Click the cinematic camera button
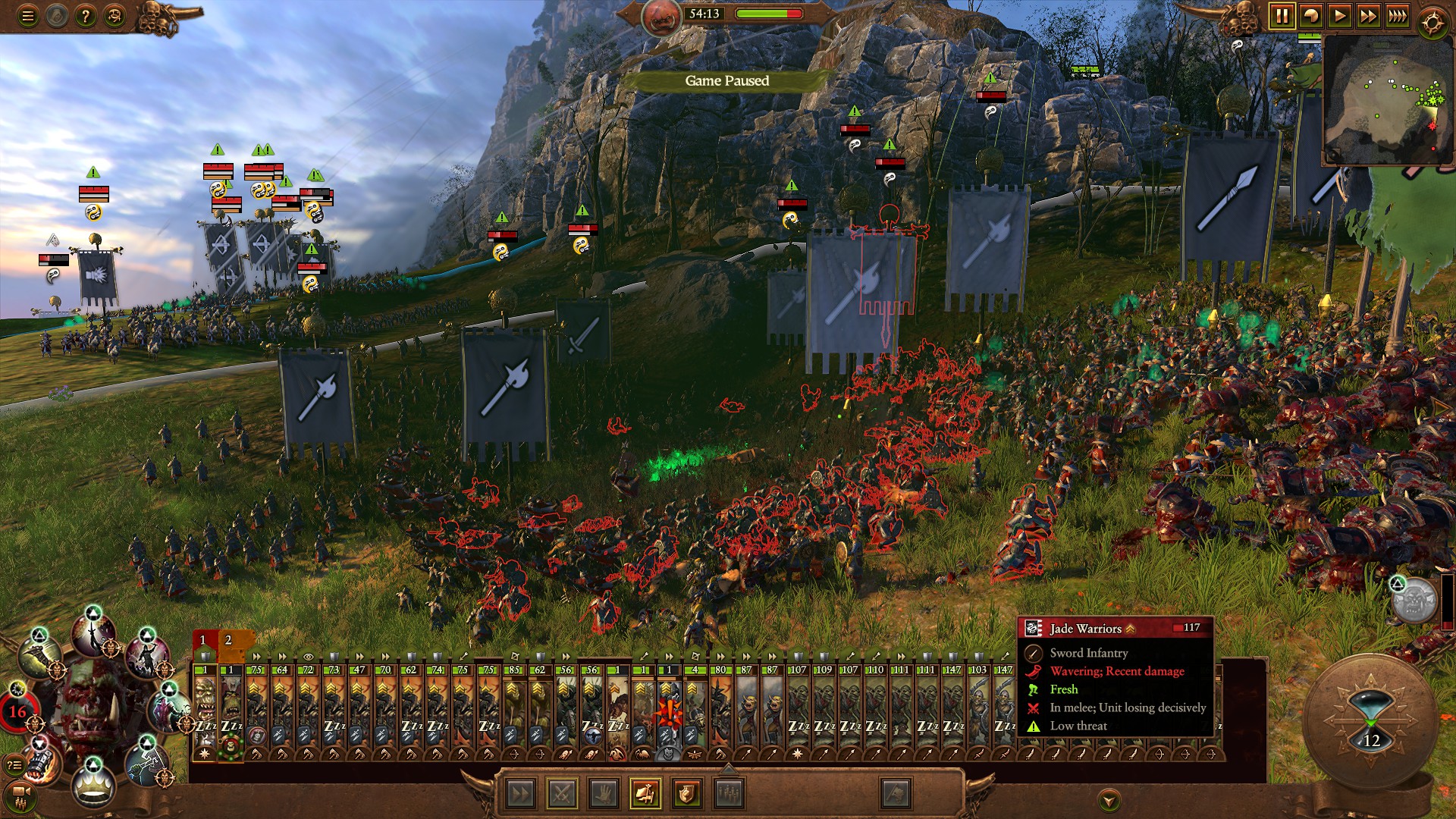The image size is (1456, 819). coord(20,793)
